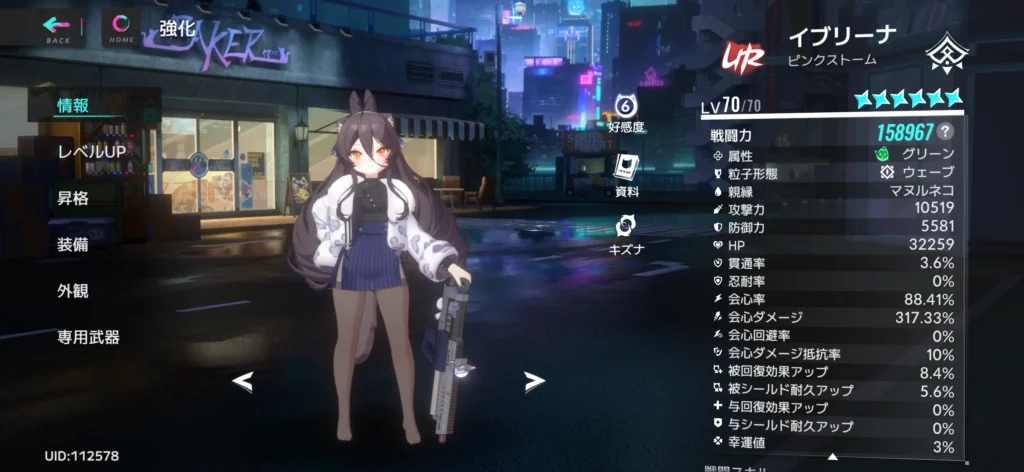Choose the 専用武器 exclusive weapon tab
Screen dimensions: 1024x472
click(x=89, y=337)
